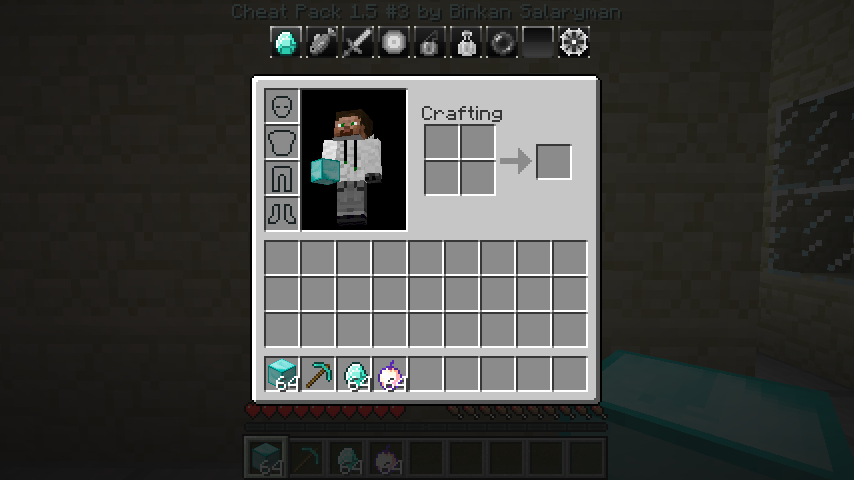Take the enchanted apple stack

pyautogui.click(x=390, y=374)
